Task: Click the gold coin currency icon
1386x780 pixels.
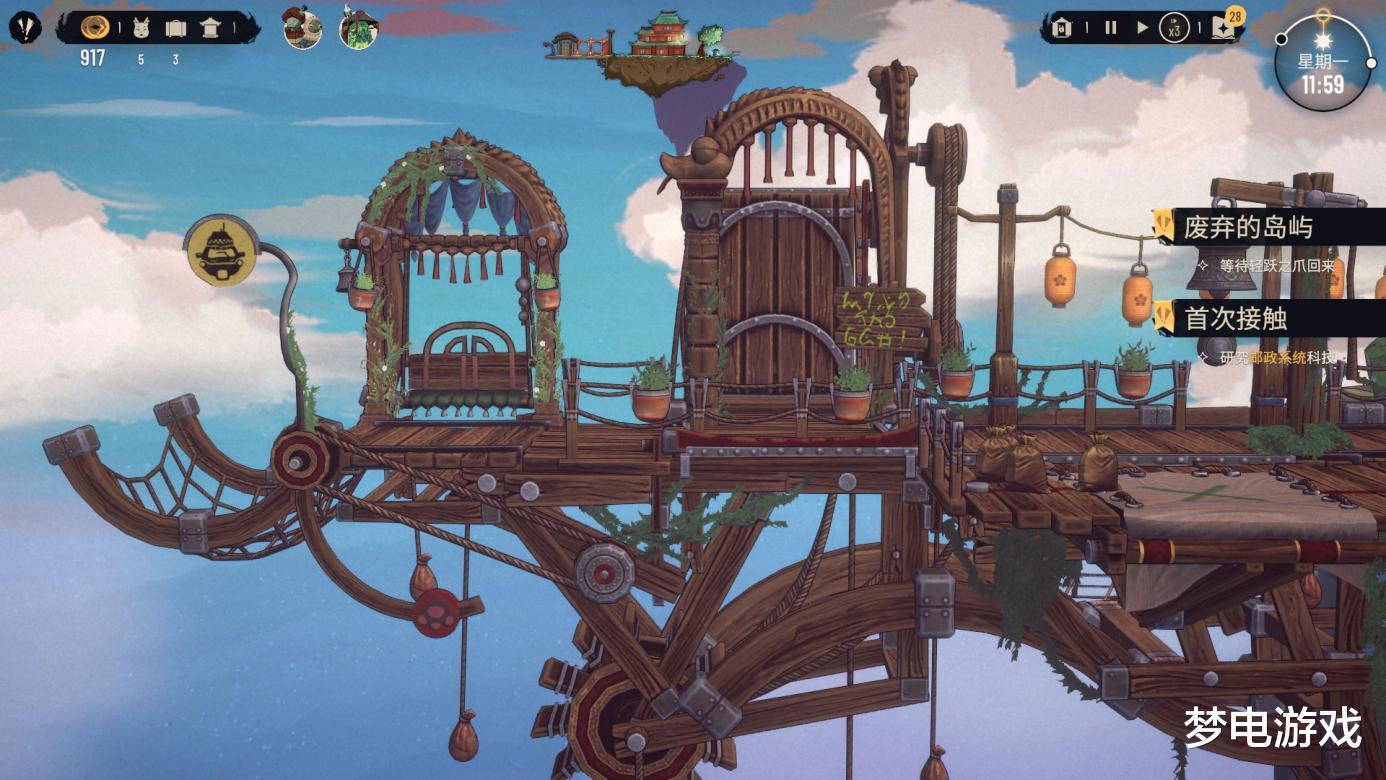Action: (95, 27)
